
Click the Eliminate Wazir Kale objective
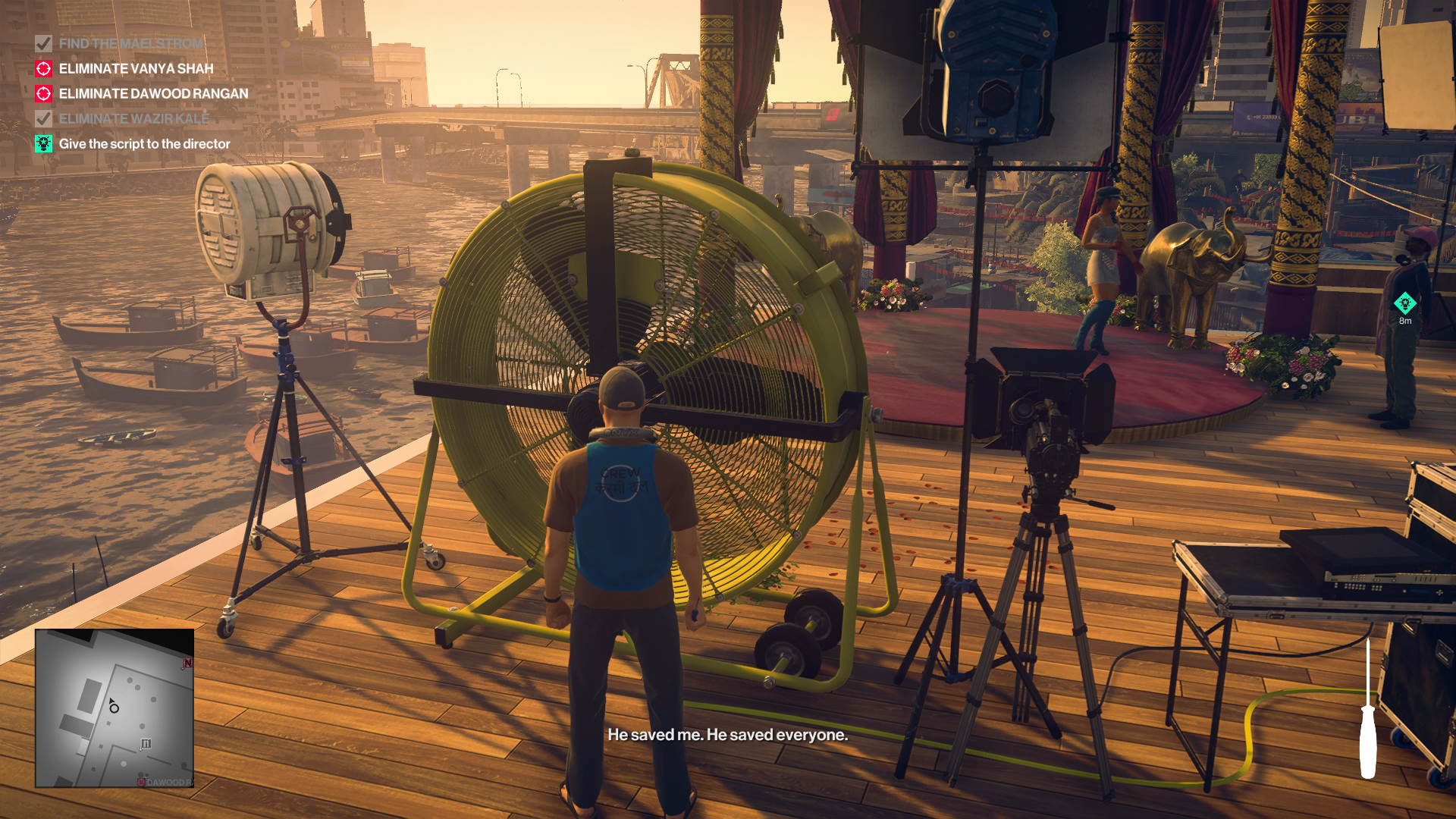coord(133,119)
